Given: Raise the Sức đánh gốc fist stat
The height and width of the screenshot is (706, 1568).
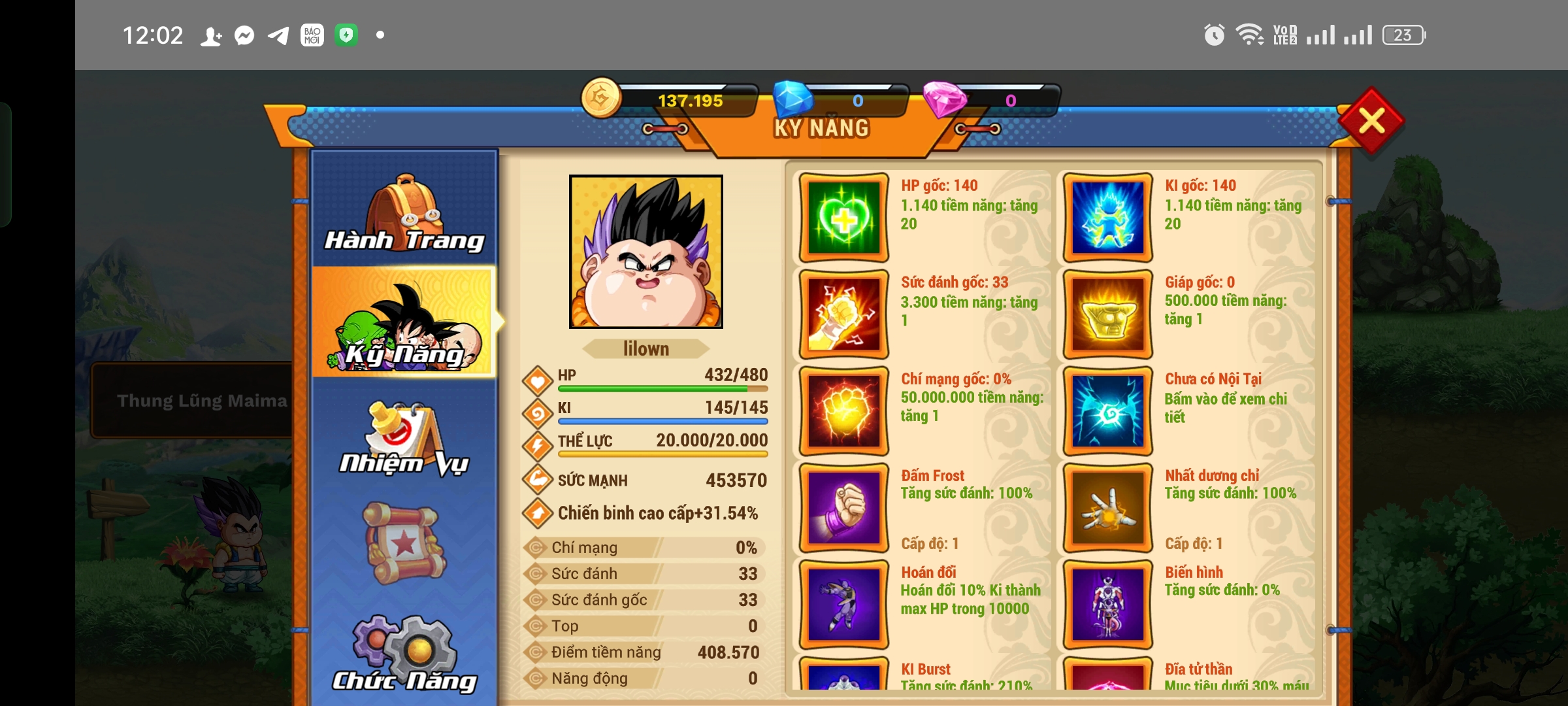Looking at the screenshot, I should [x=843, y=314].
